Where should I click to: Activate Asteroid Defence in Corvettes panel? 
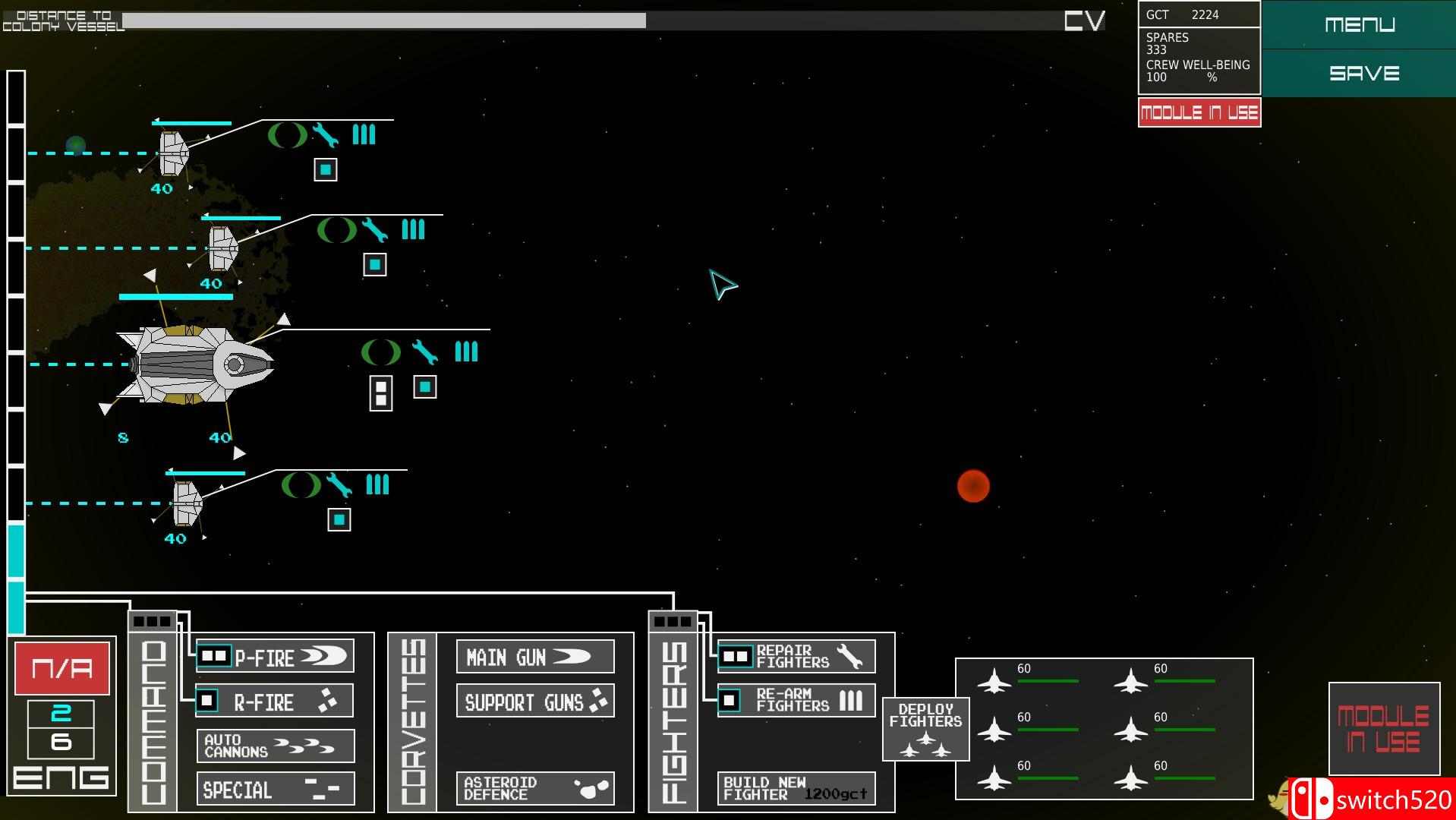[534, 788]
